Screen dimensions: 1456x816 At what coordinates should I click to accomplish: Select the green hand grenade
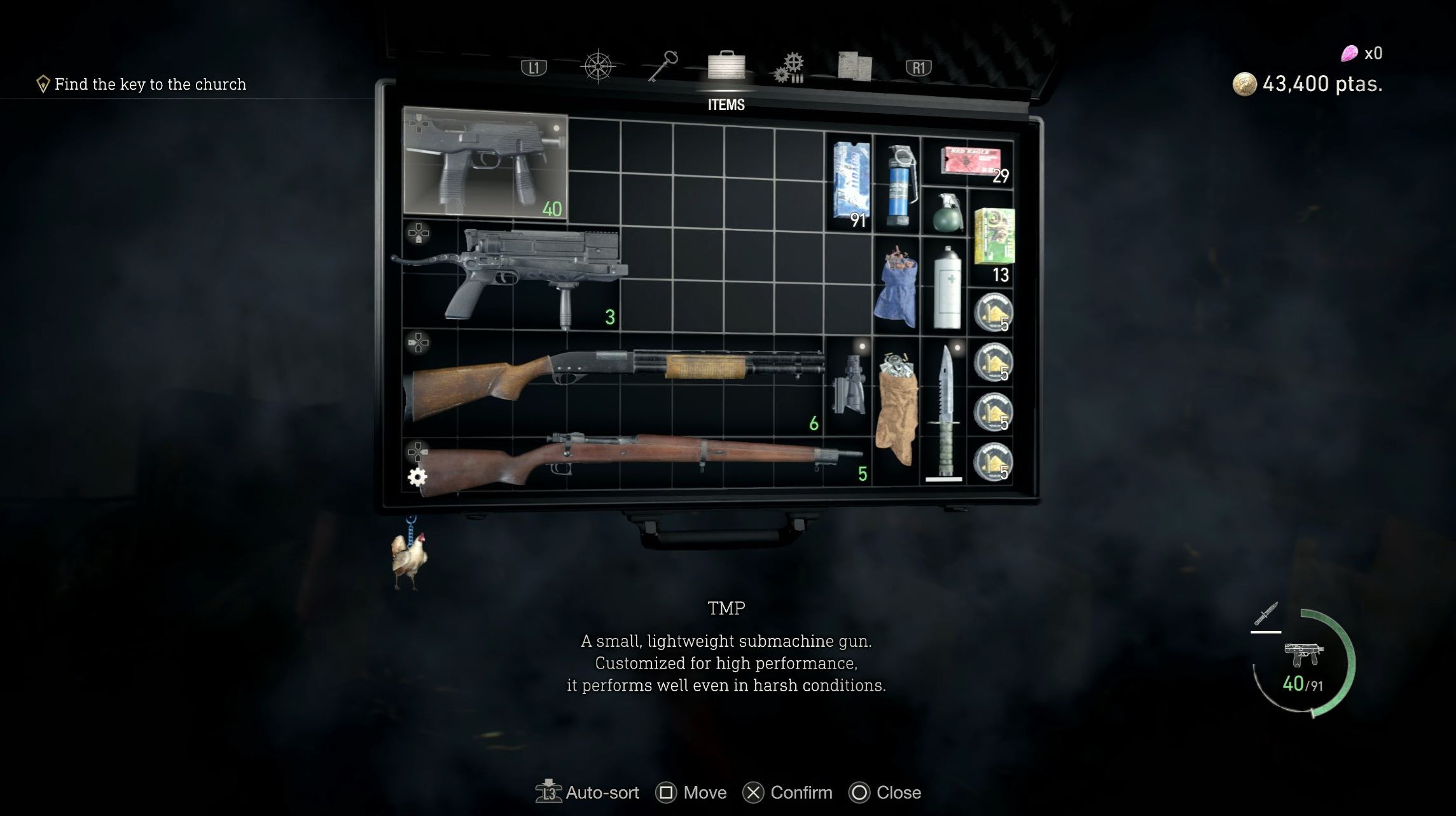(946, 213)
